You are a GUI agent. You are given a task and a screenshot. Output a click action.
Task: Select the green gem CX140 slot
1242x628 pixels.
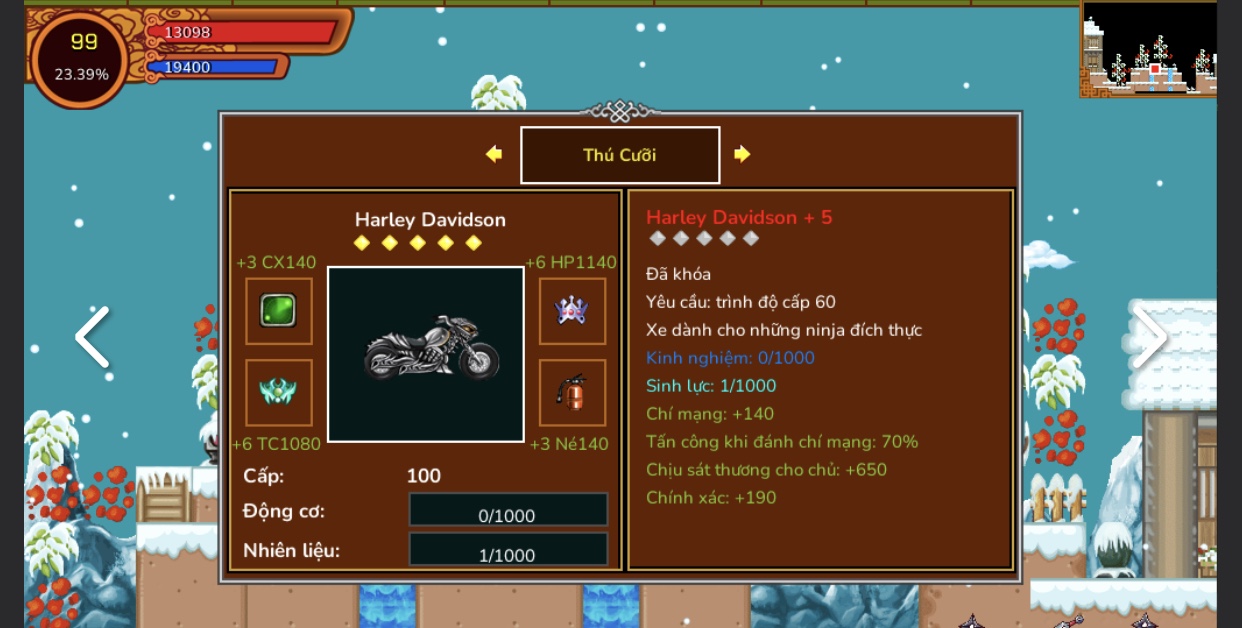tap(279, 311)
